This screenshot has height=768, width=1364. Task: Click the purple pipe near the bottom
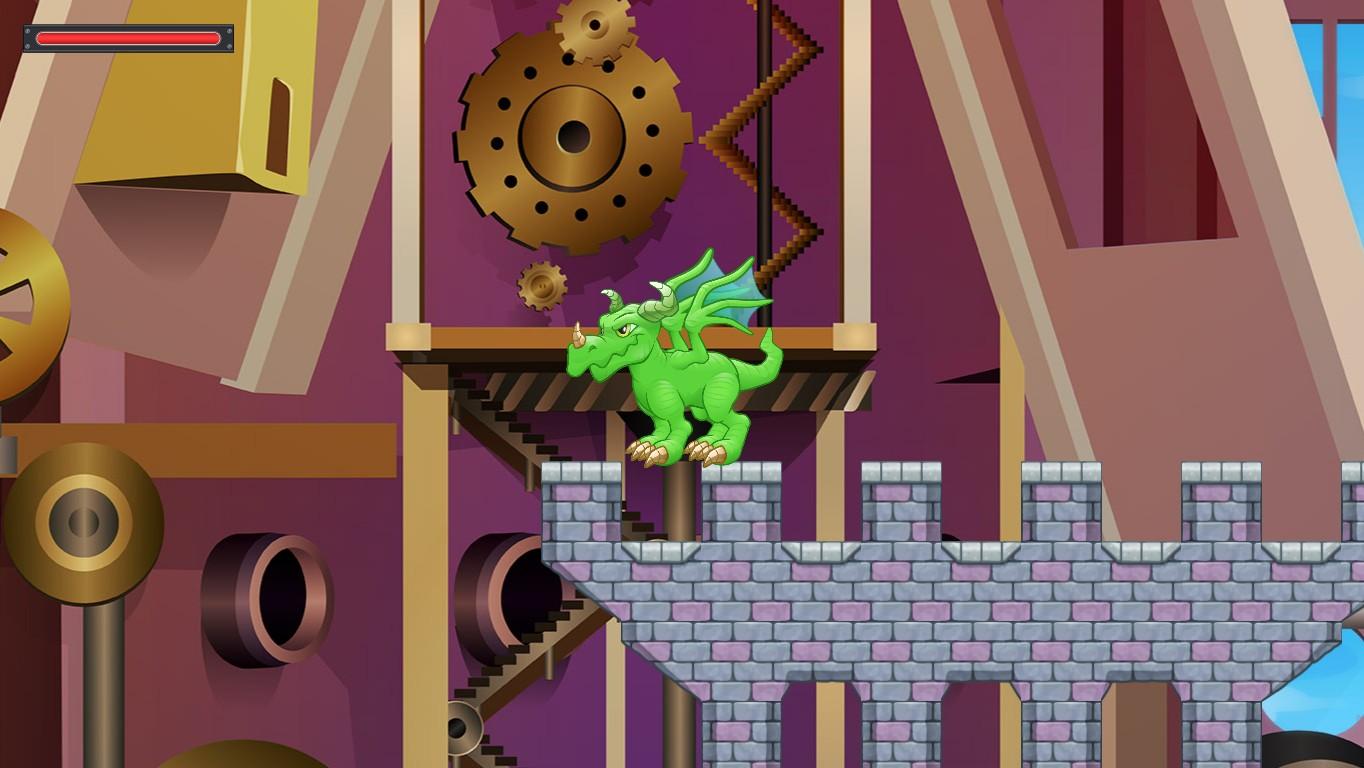[510, 590]
